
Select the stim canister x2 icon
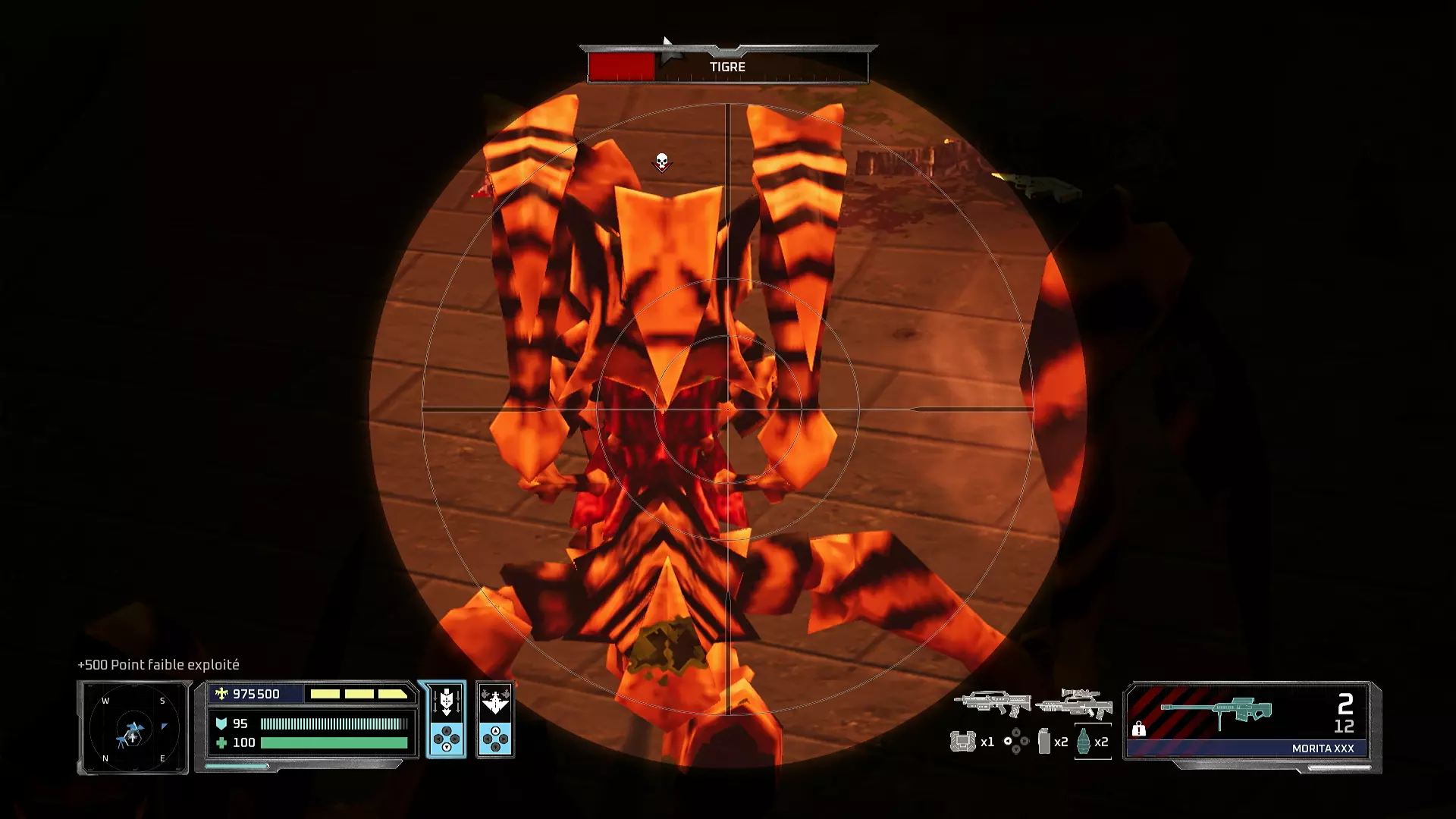(x=1043, y=741)
